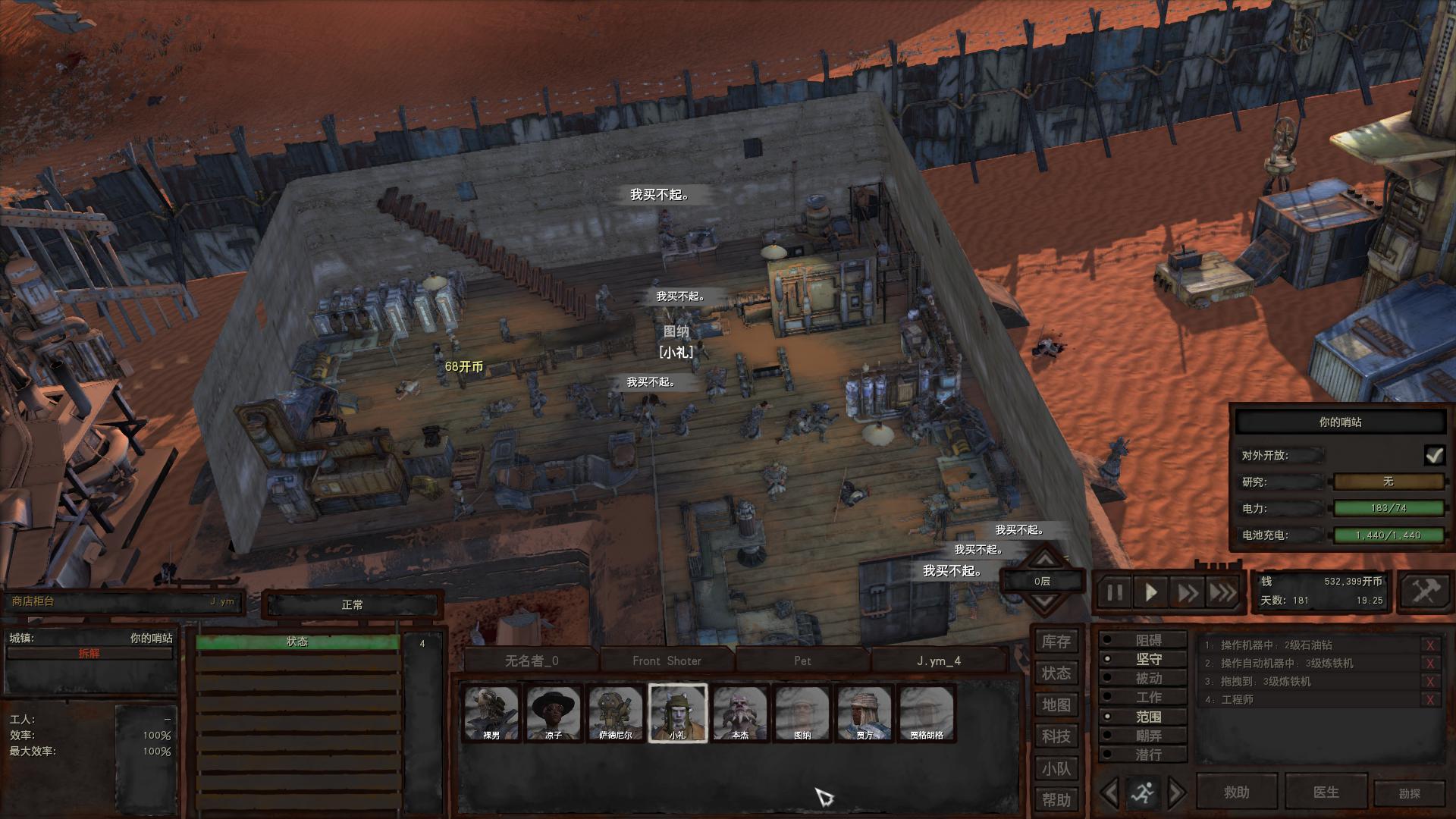Open the 科技 research menu
The width and height of the screenshot is (1456, 819).
click(1056, 736)
